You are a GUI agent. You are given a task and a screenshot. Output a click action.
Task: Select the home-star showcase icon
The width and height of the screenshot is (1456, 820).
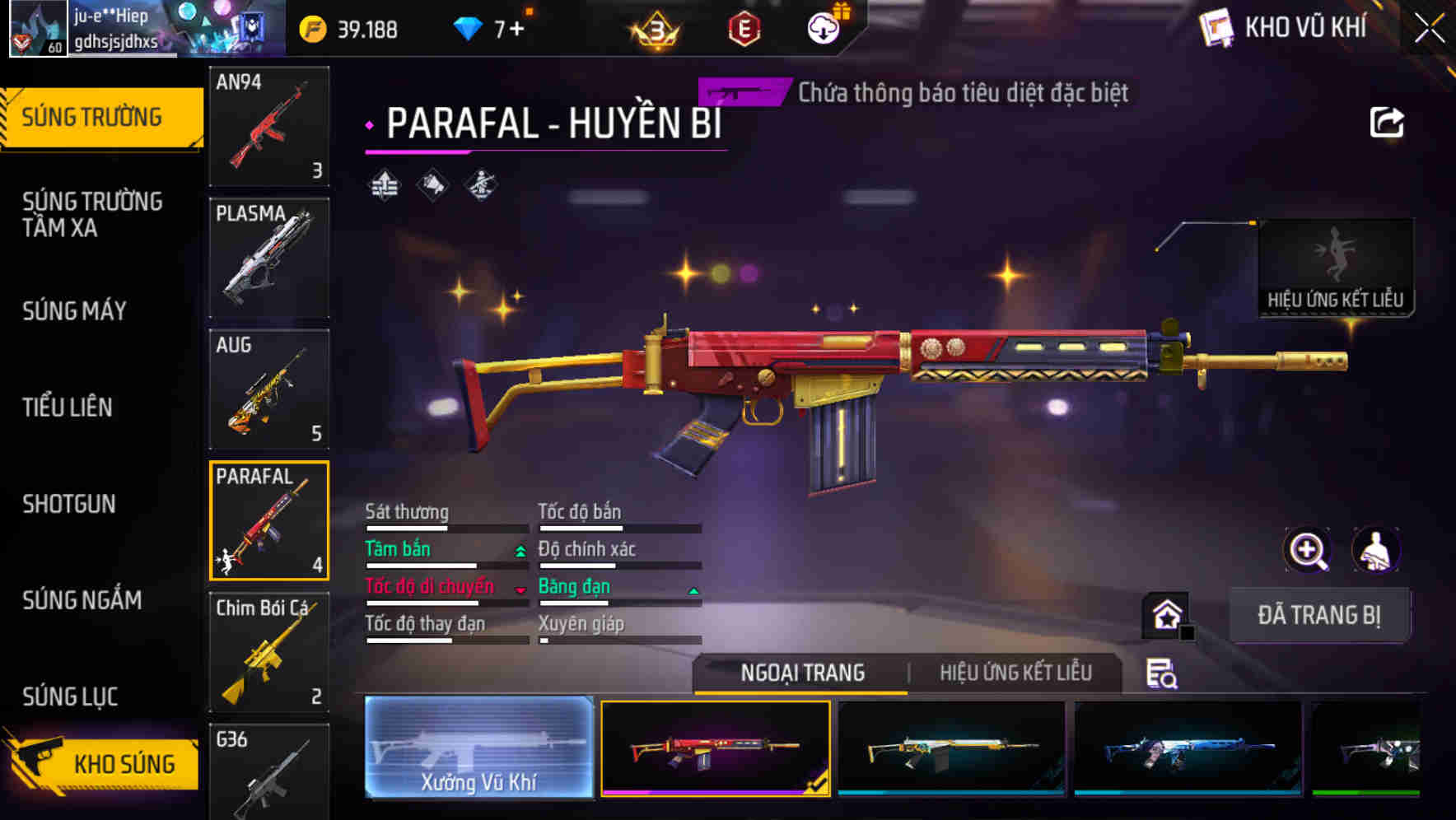pyautogui.click(x=1165, y=615)
